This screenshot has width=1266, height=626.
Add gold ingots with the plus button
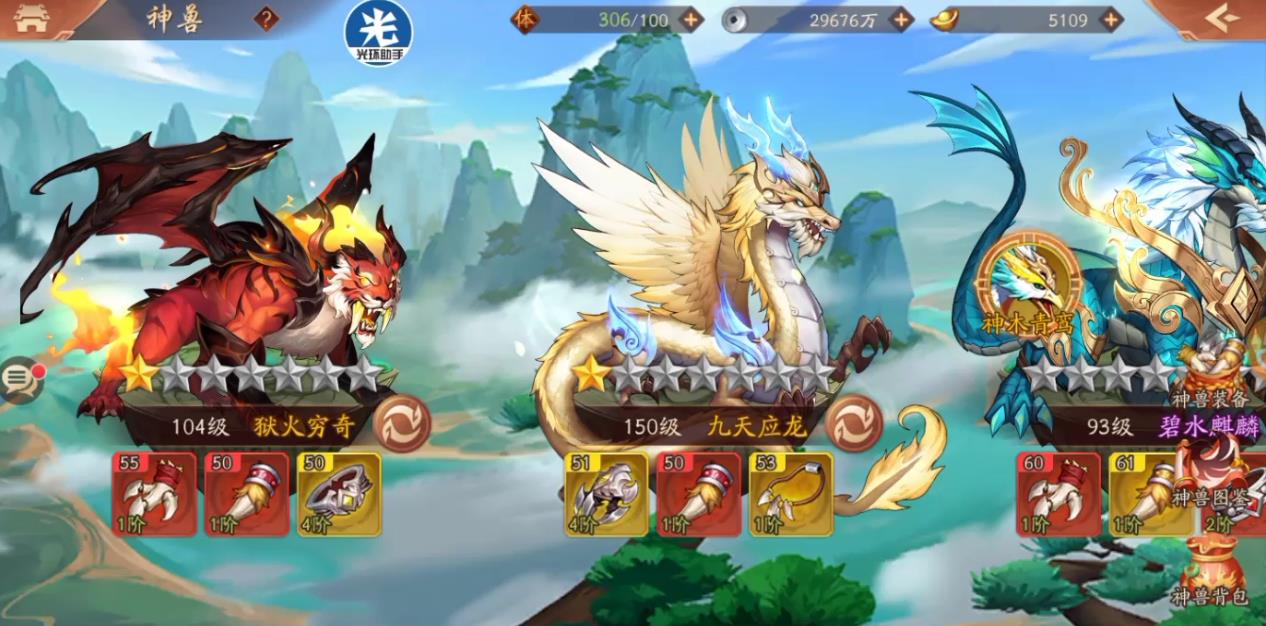coord(1111,19)
